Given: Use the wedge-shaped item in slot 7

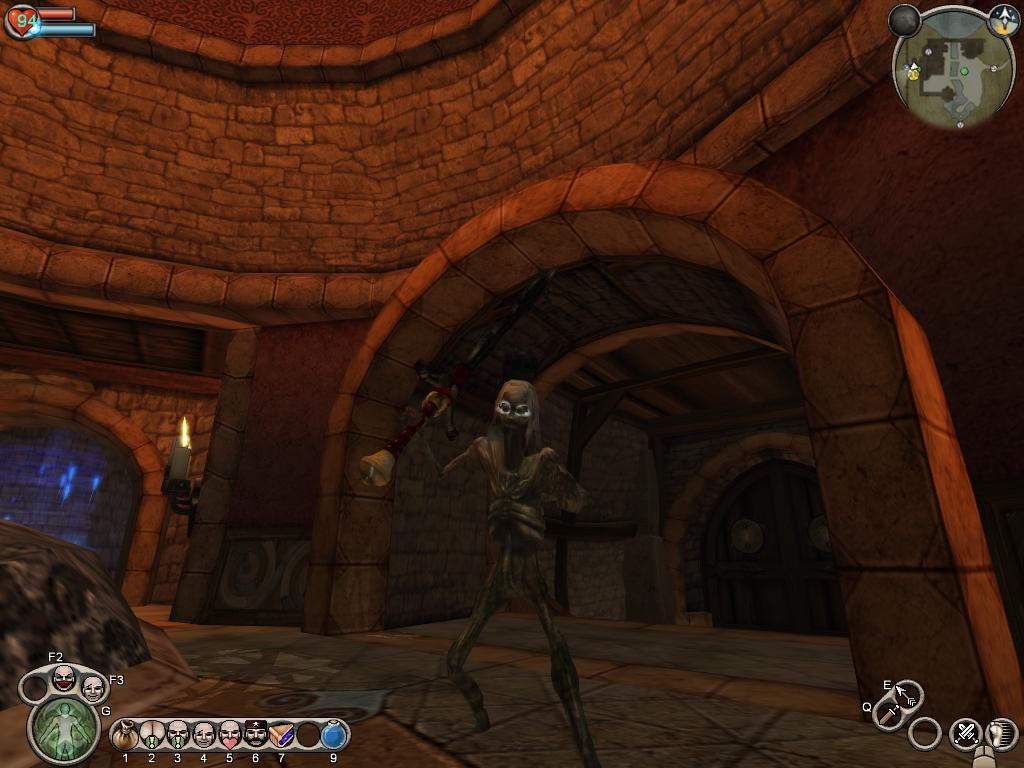Looking at the screenshot, I should tap(281, 736).
